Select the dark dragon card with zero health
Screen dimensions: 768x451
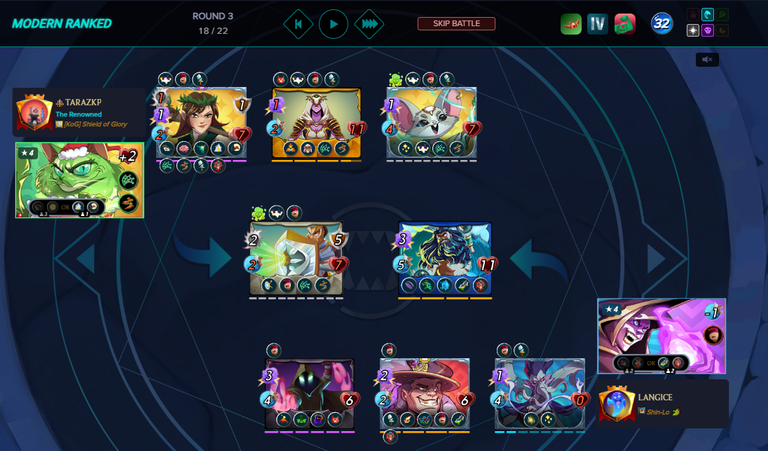540,393
